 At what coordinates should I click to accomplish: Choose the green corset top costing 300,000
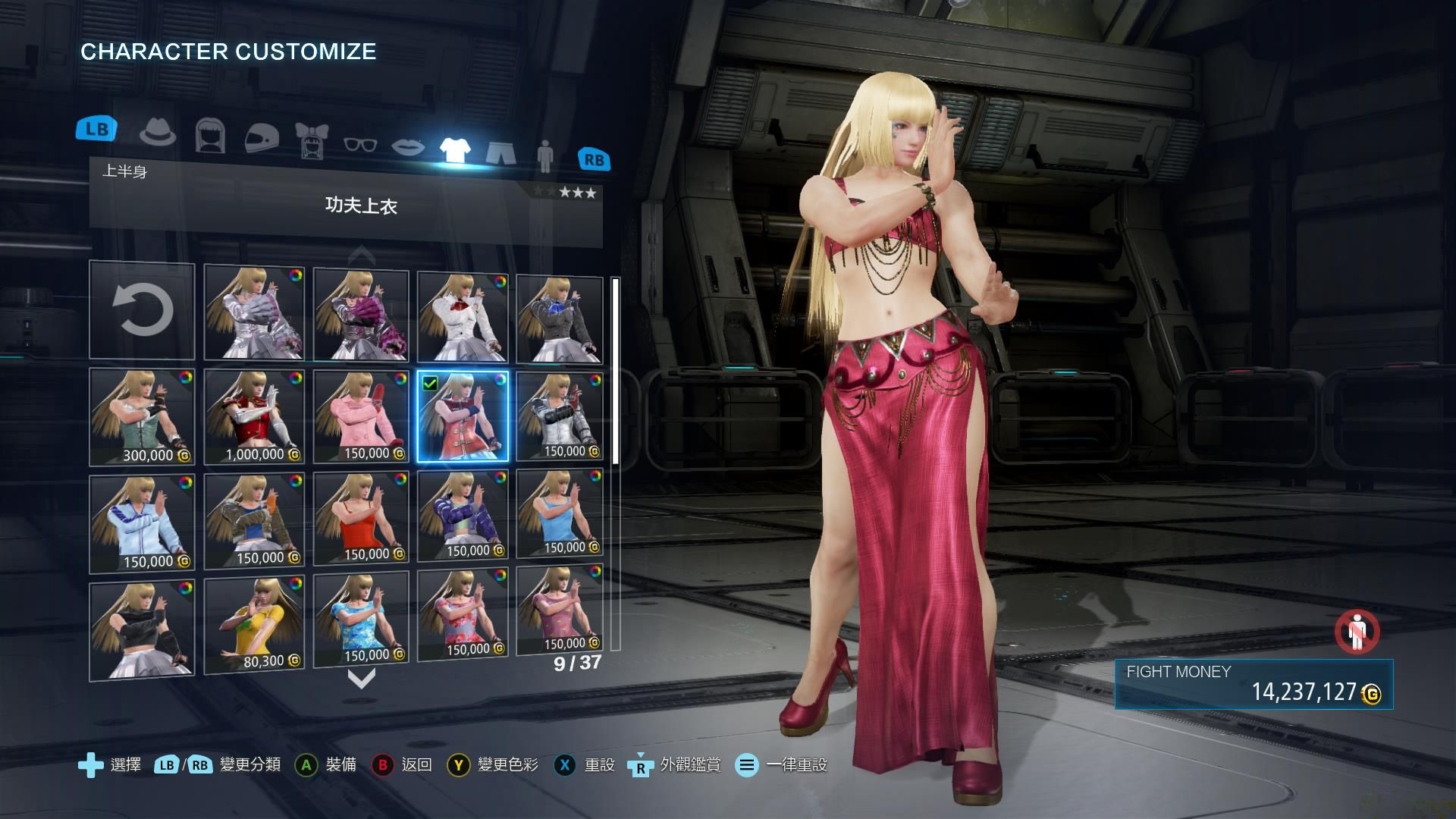[x=142, y=416]
